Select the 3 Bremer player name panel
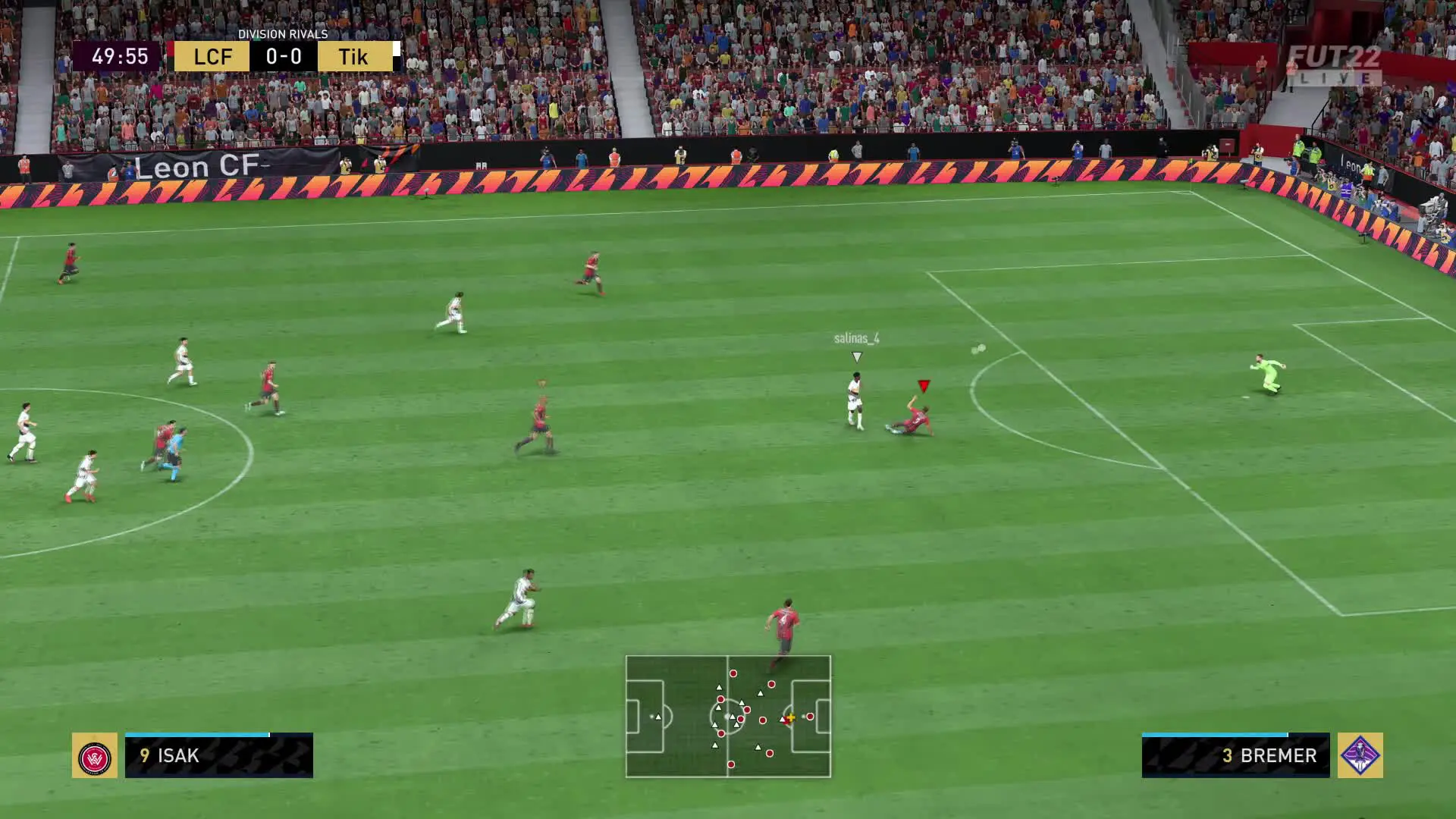The width and height of the screenshot is (1456, 819). click(x=1235, y=756)
